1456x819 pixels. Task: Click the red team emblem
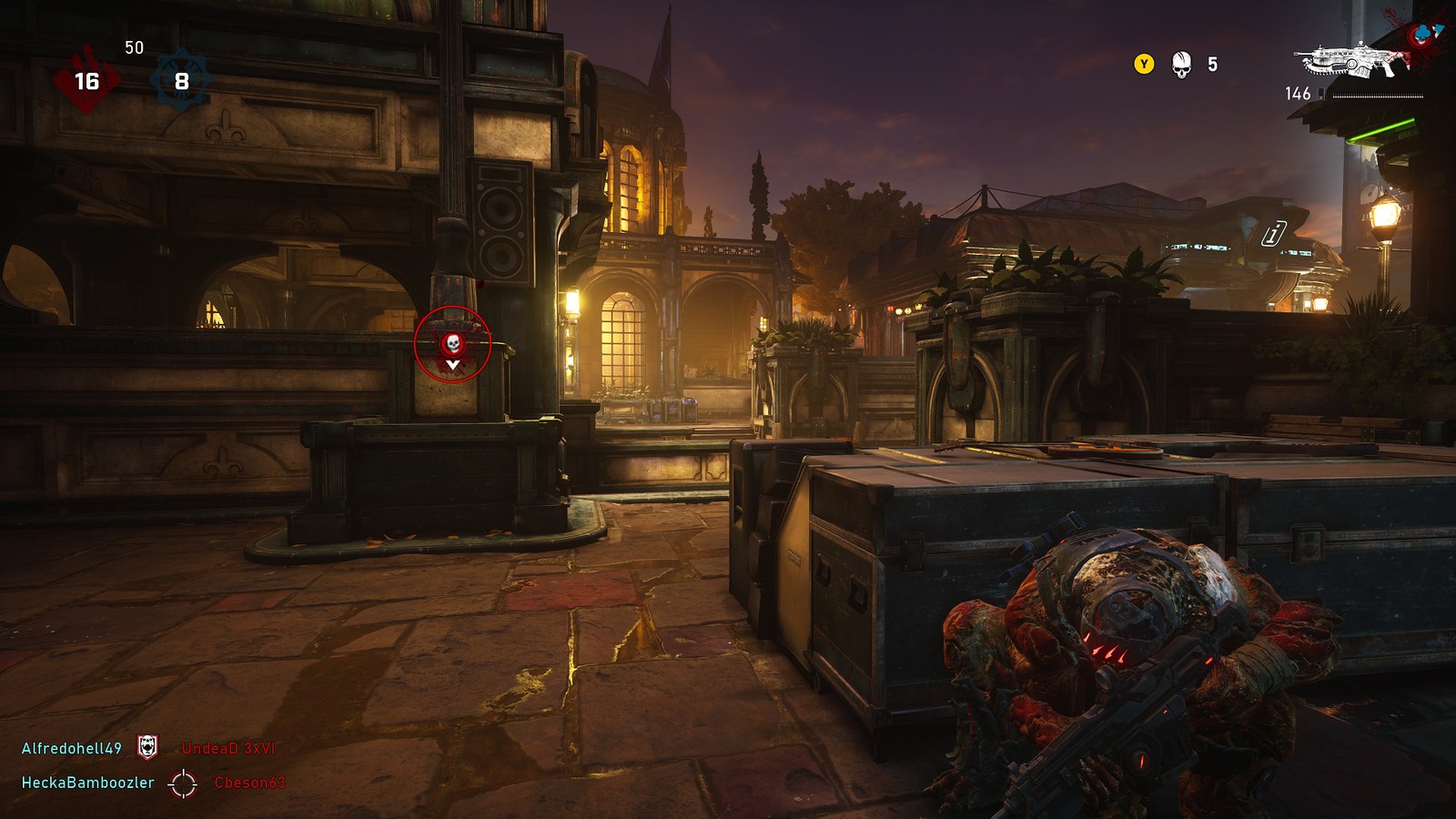click(x=86, y=81)
